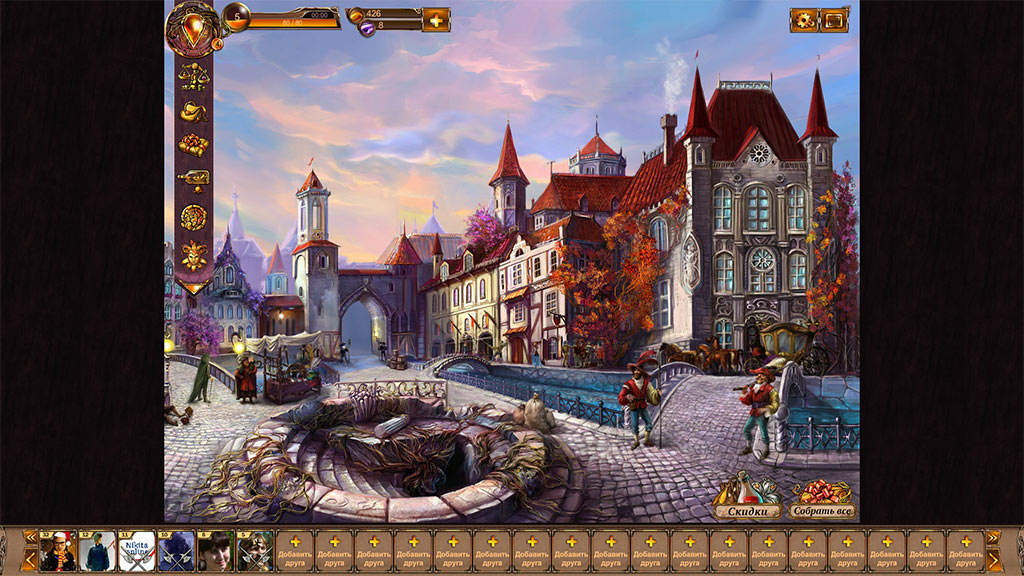Toggle fullscreen with the window icon
1024x576 pixels.
[x=834, y=20]
